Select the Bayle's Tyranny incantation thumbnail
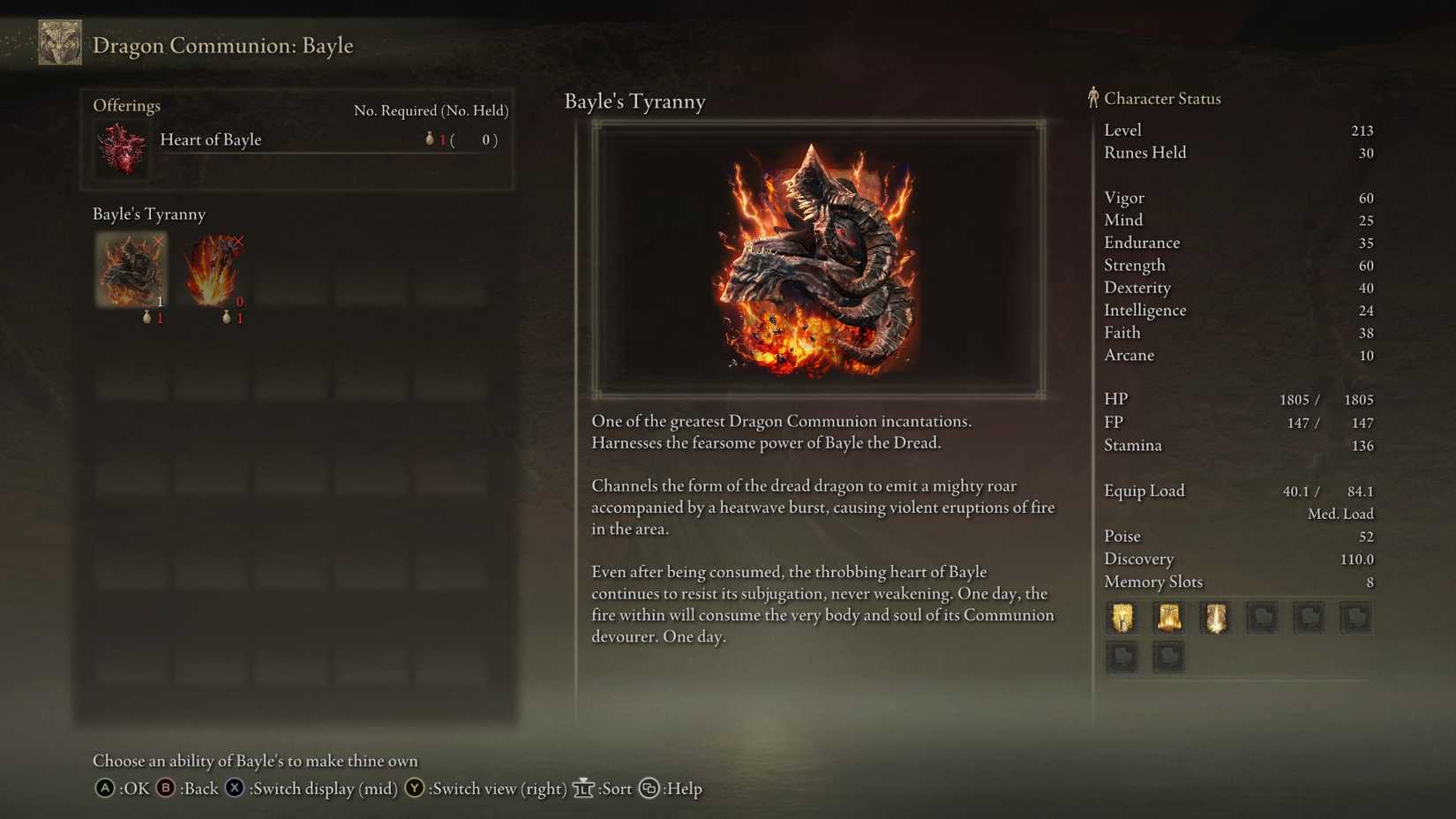The height and width of the screenshot is (819, 1456). [x=130, y=270]
